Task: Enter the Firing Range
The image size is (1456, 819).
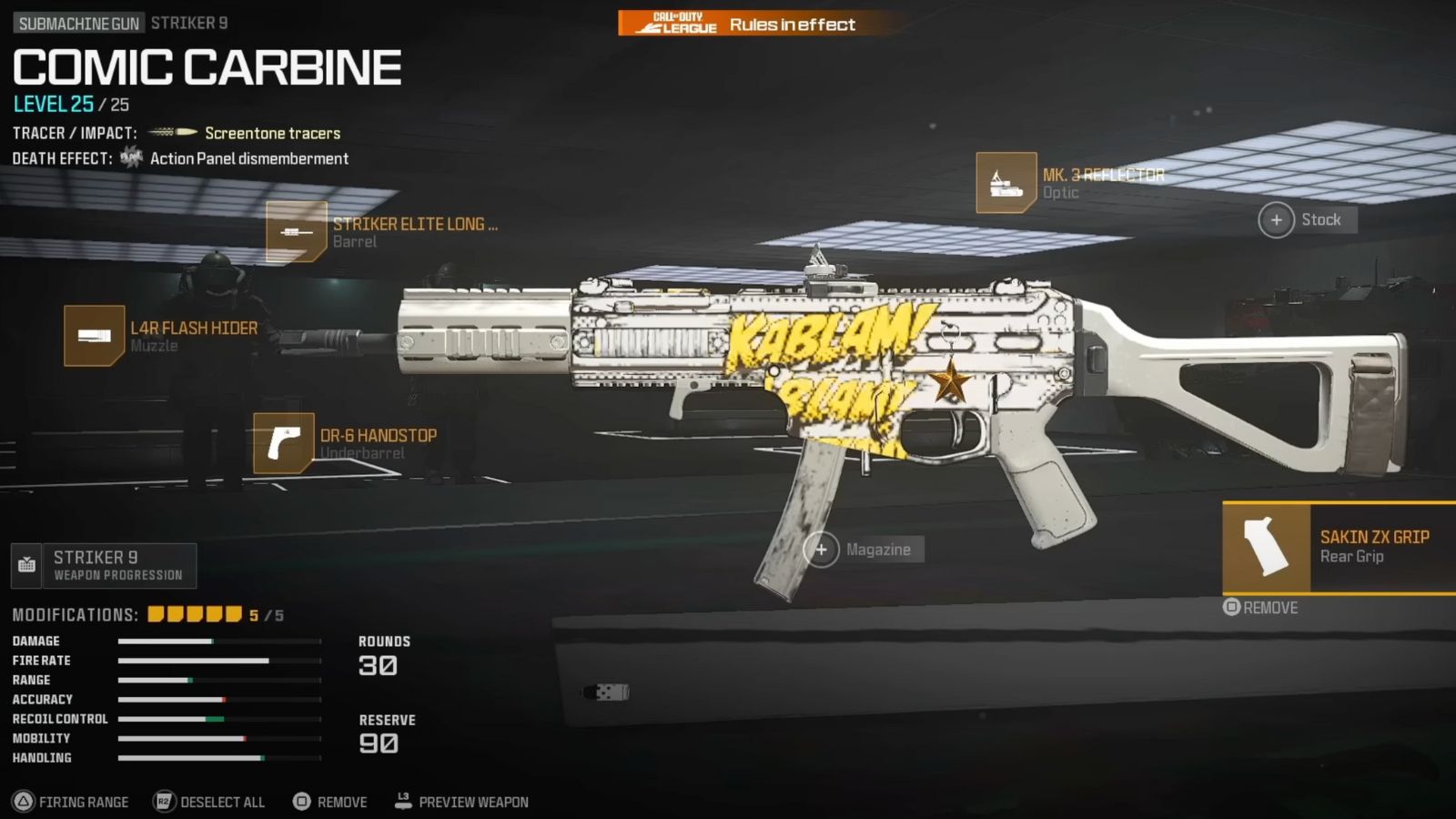Action: pos(71,802)
